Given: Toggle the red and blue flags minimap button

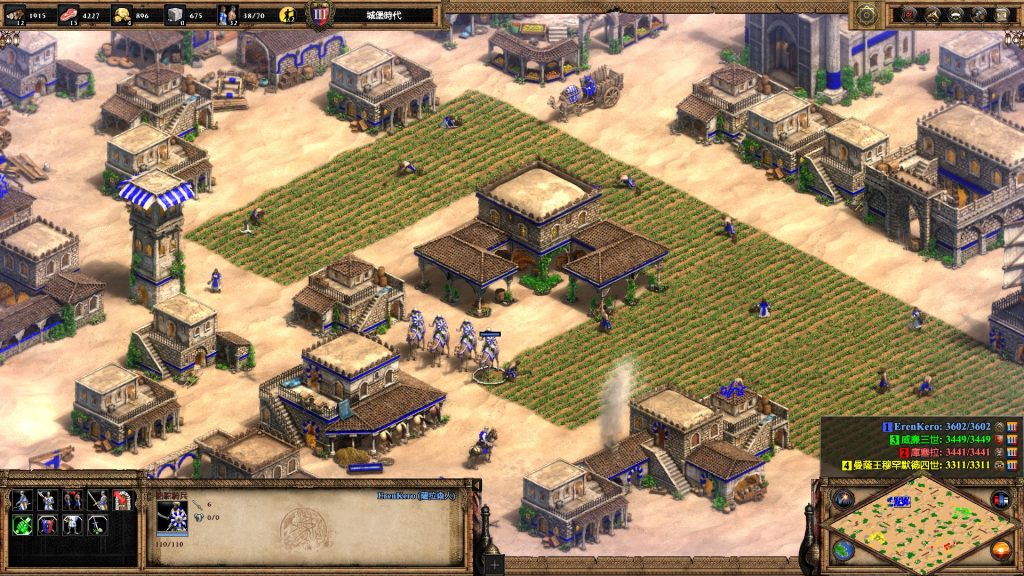Looking at the screenshot, I should click(x=999, y=499).
